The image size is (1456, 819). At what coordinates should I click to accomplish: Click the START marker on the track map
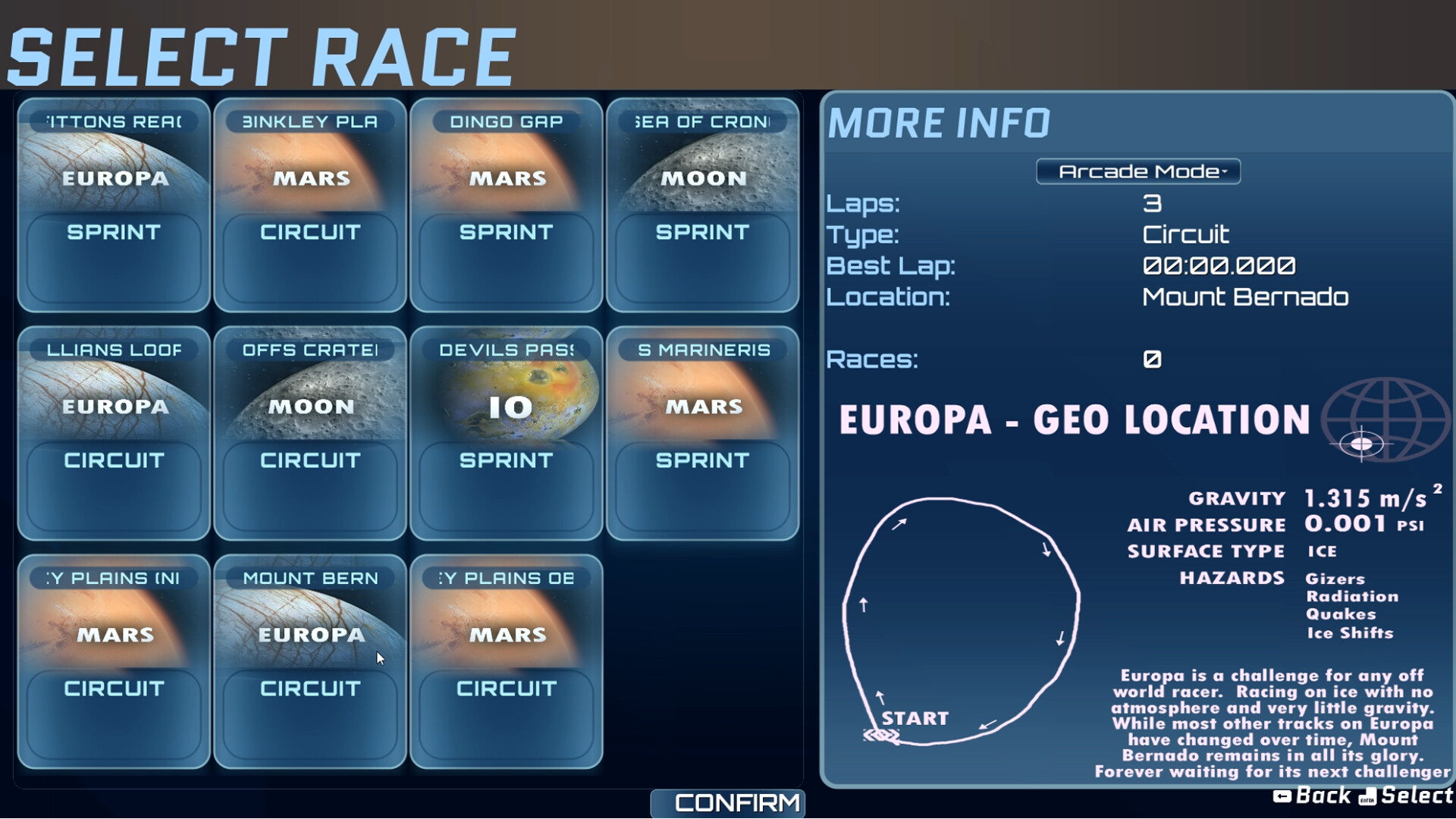[915, 717]
